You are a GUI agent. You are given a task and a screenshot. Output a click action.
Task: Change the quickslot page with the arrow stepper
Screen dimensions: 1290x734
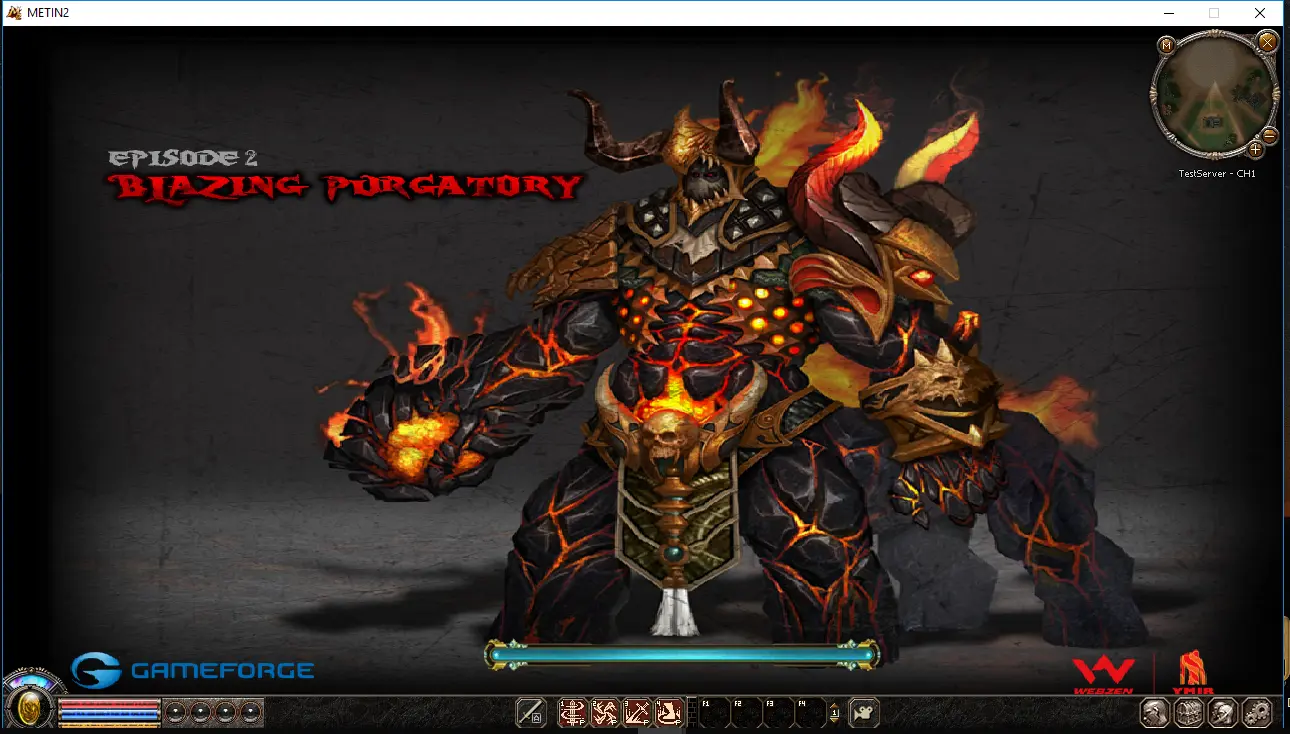click(x=835, y=712)
